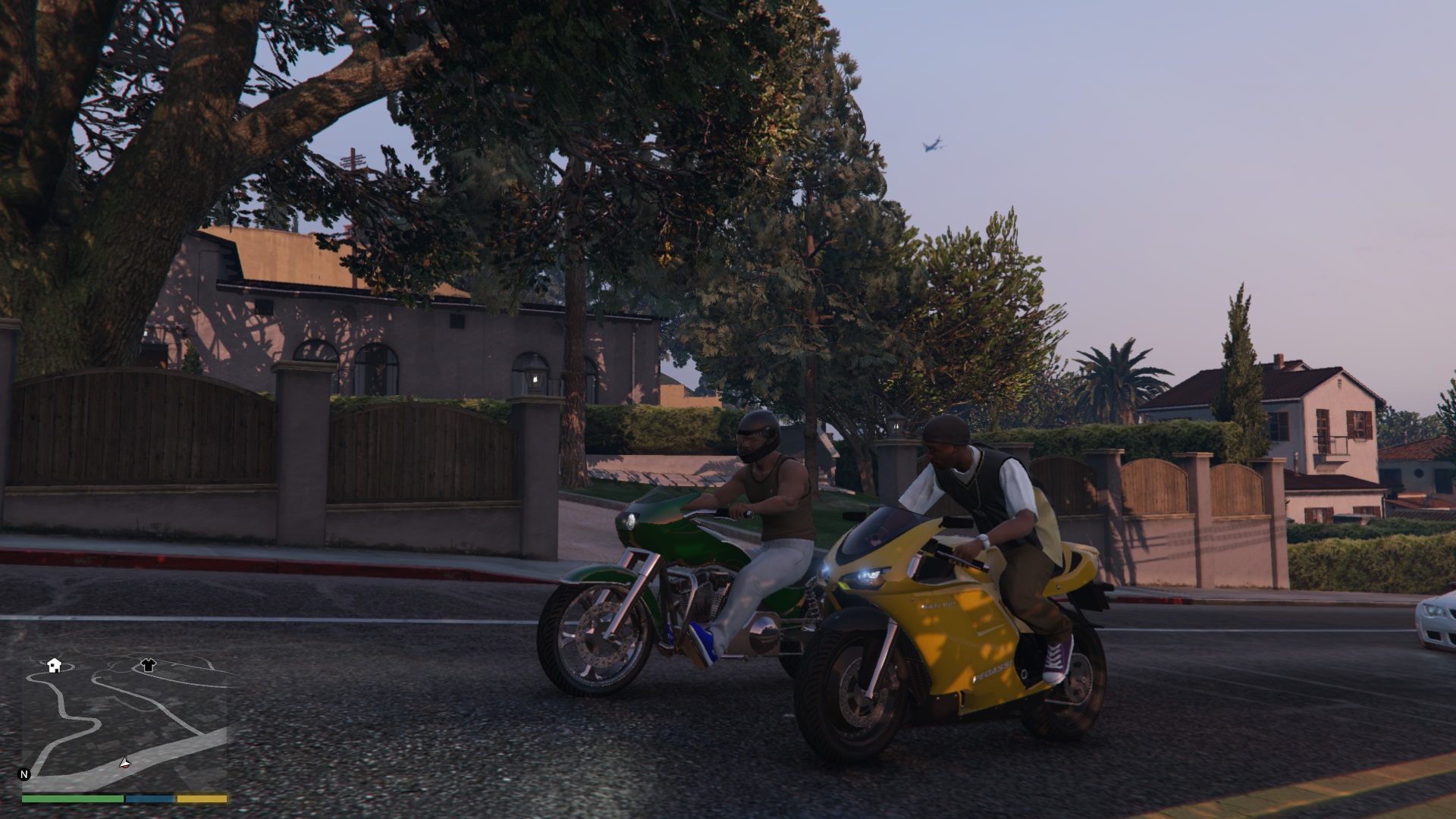Select the yellow special ability bar segment
This screenshot has height=819, width=1456.
[201, 799]
